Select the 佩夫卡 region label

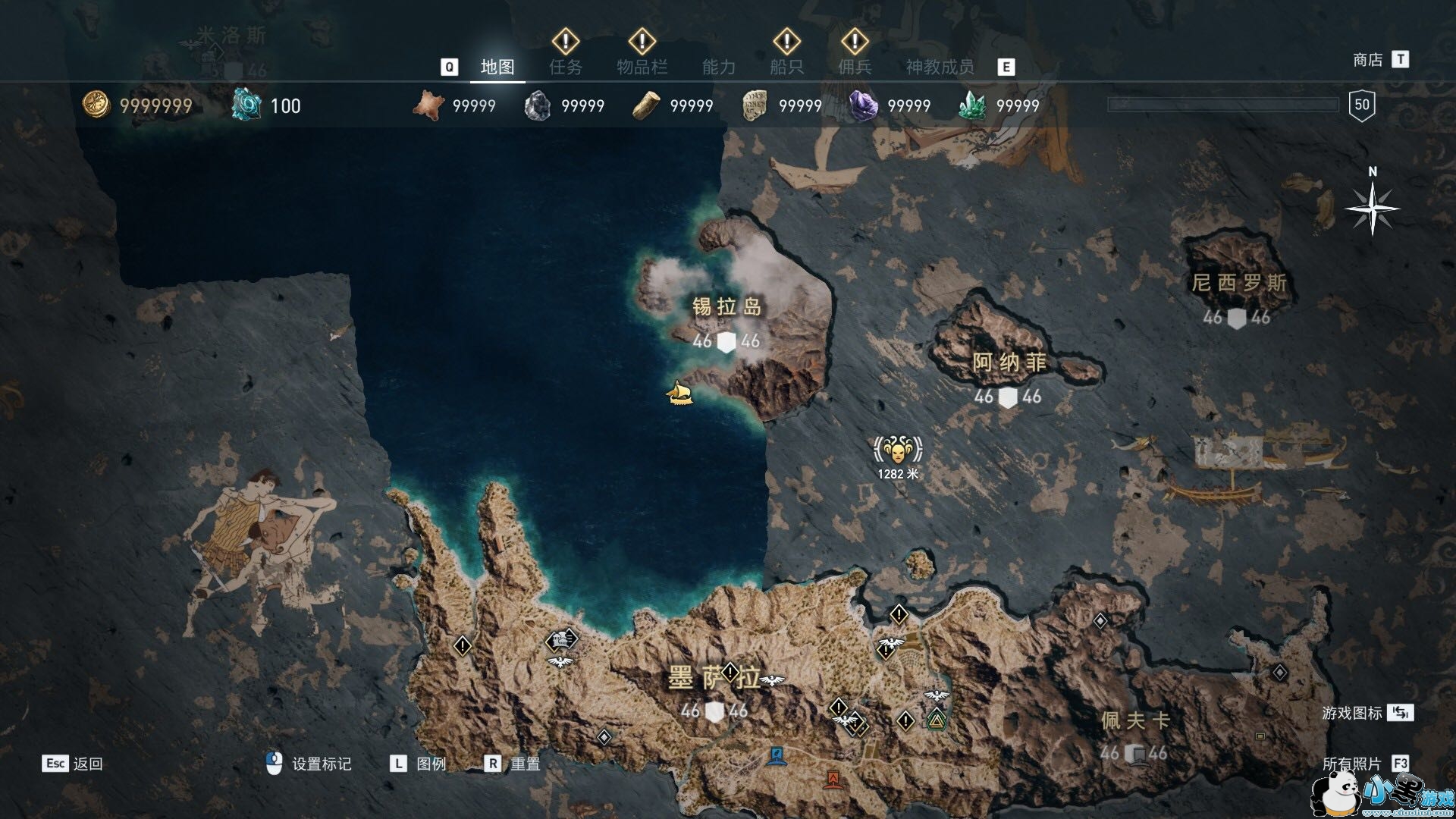[x=1135, y=720]
